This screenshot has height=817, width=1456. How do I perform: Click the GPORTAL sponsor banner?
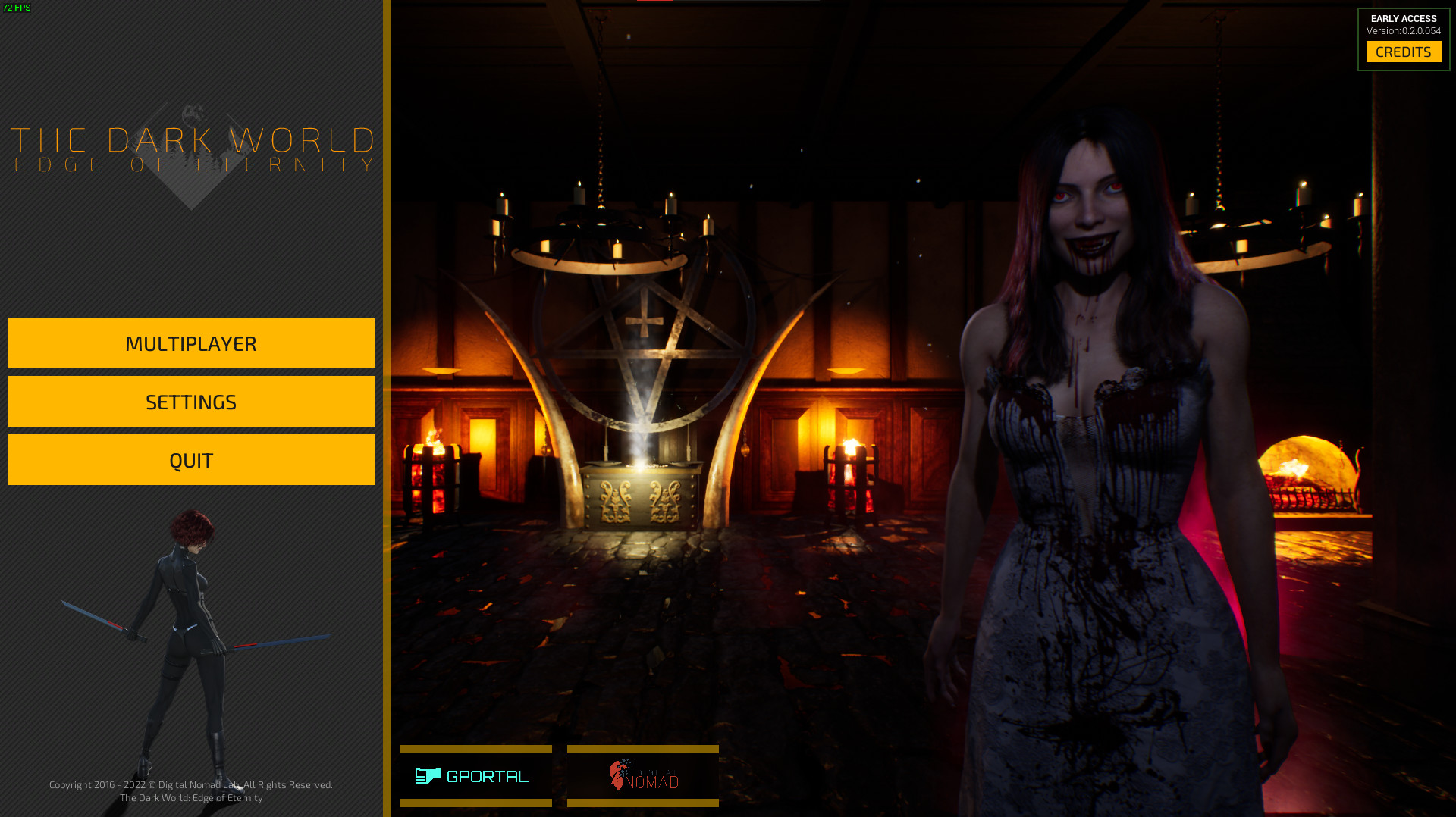pos(475,776)
